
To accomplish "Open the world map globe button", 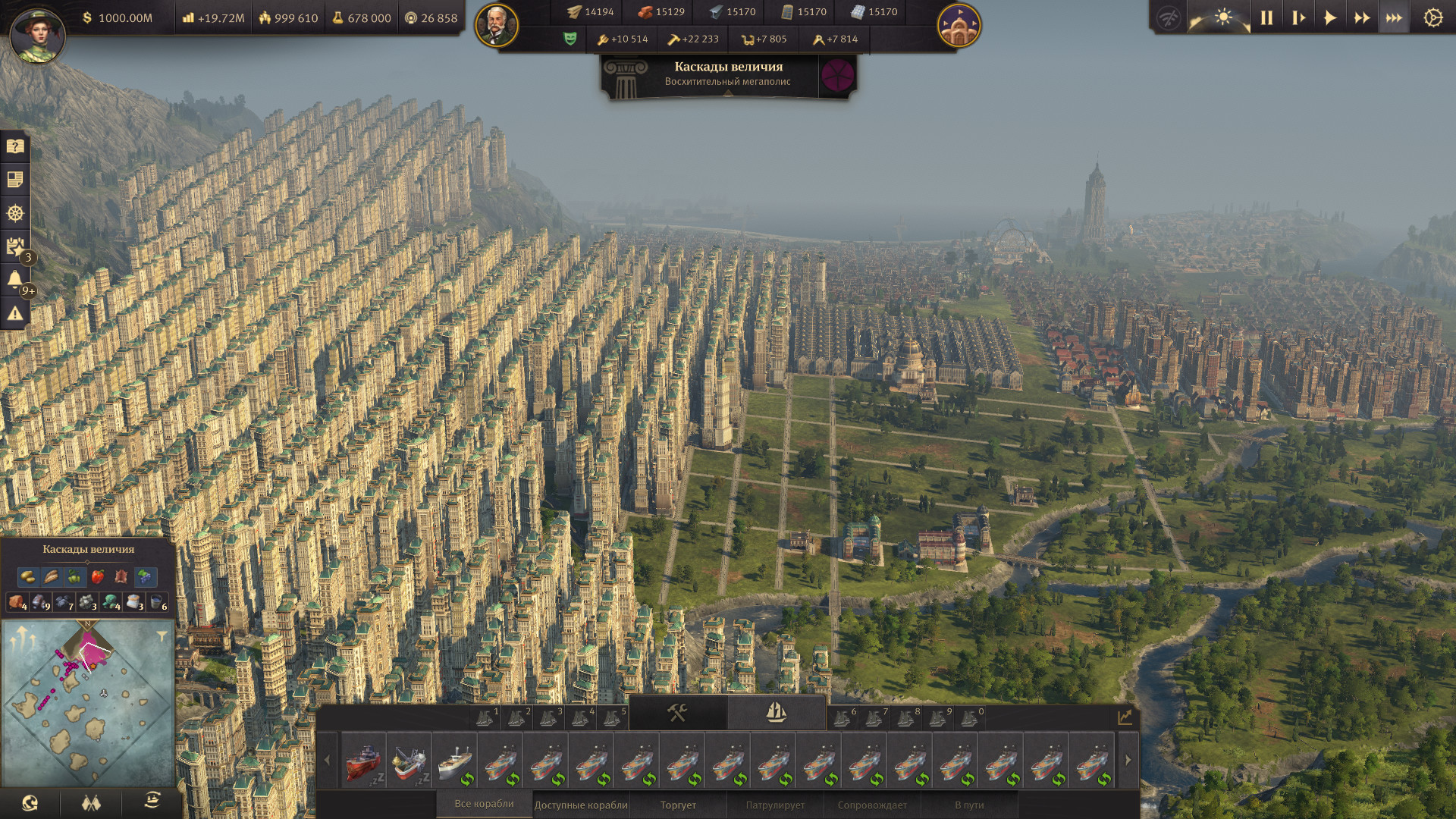I will (x=30, y=802).
